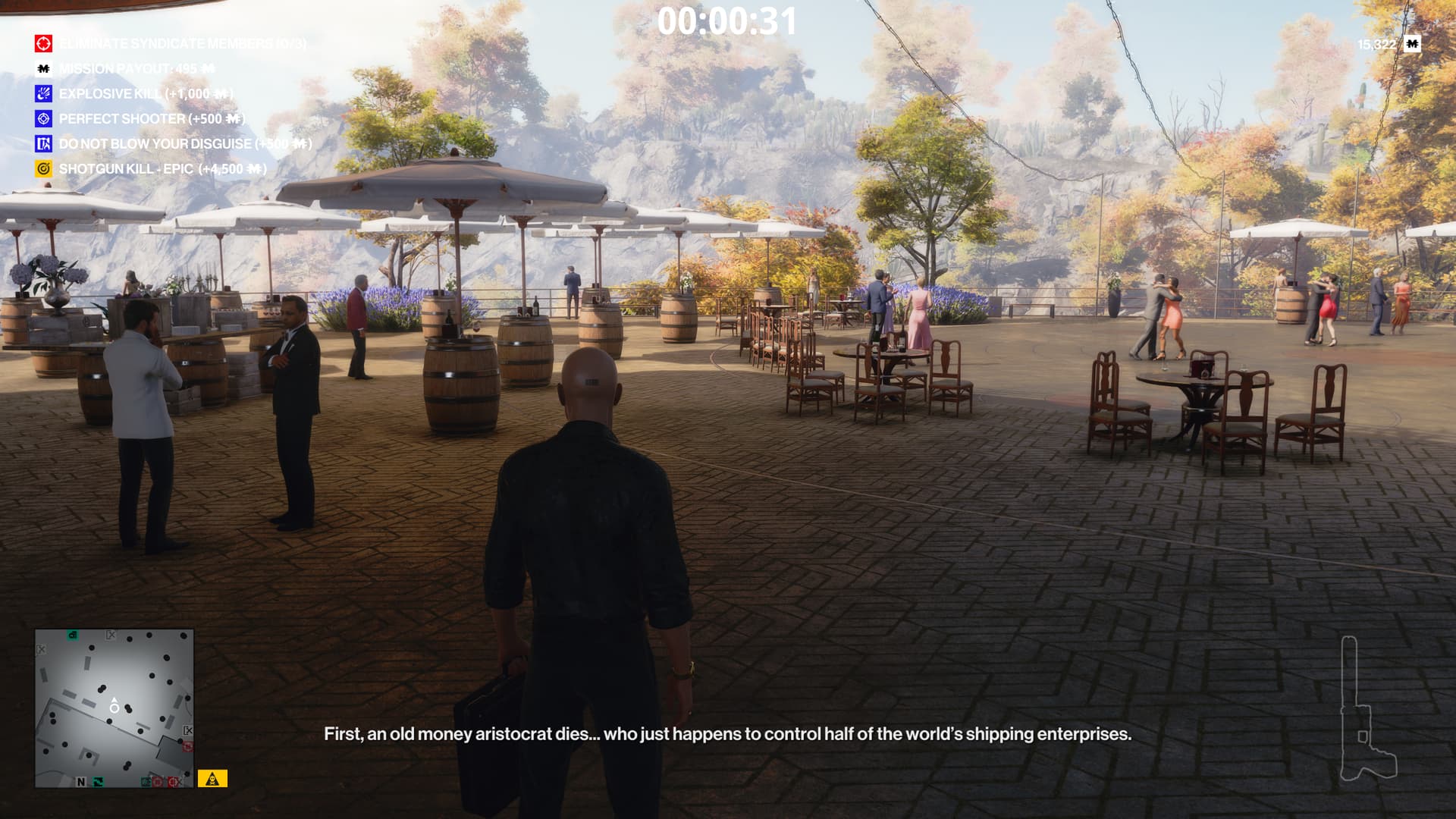Open the minimap

click(114, 708)
